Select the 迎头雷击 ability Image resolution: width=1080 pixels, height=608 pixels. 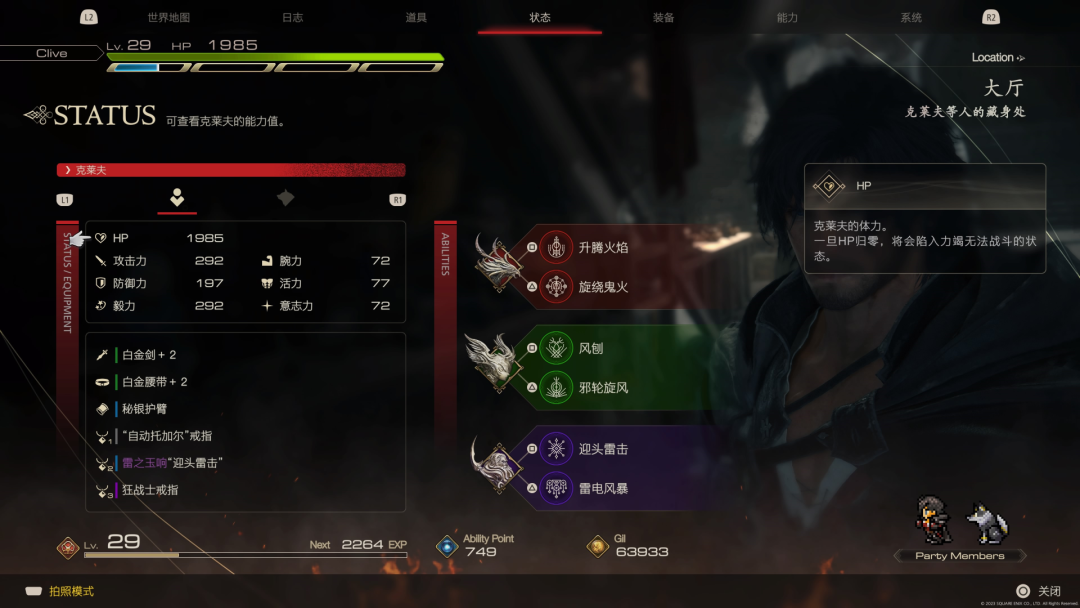[603, 449]
